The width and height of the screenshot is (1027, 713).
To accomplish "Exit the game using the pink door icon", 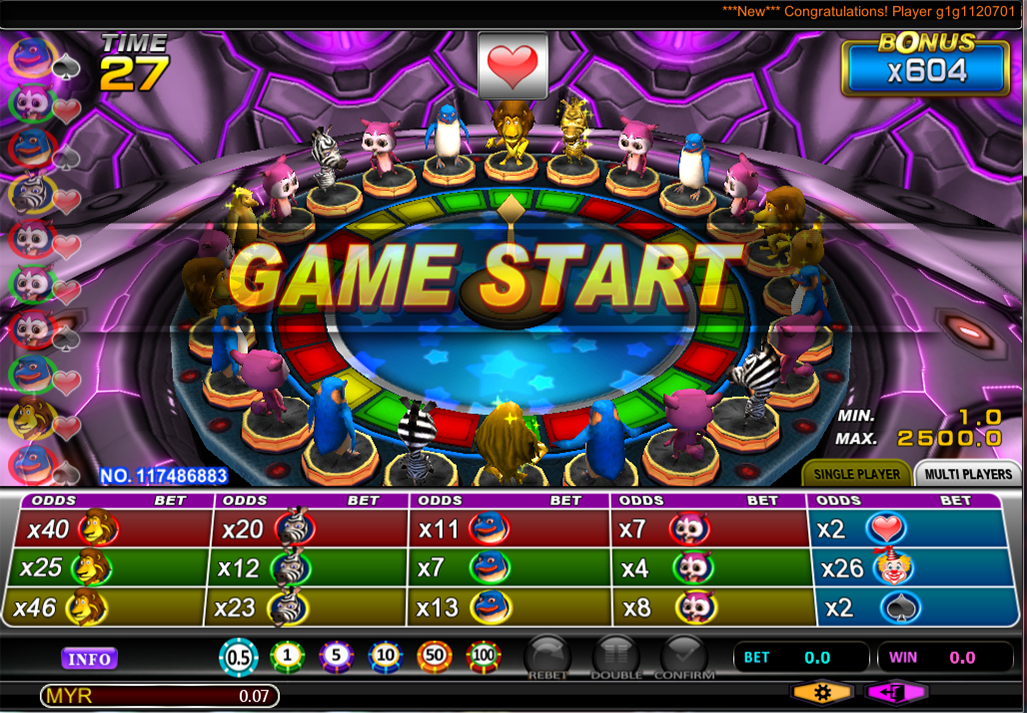I will [x=896, y=692].
